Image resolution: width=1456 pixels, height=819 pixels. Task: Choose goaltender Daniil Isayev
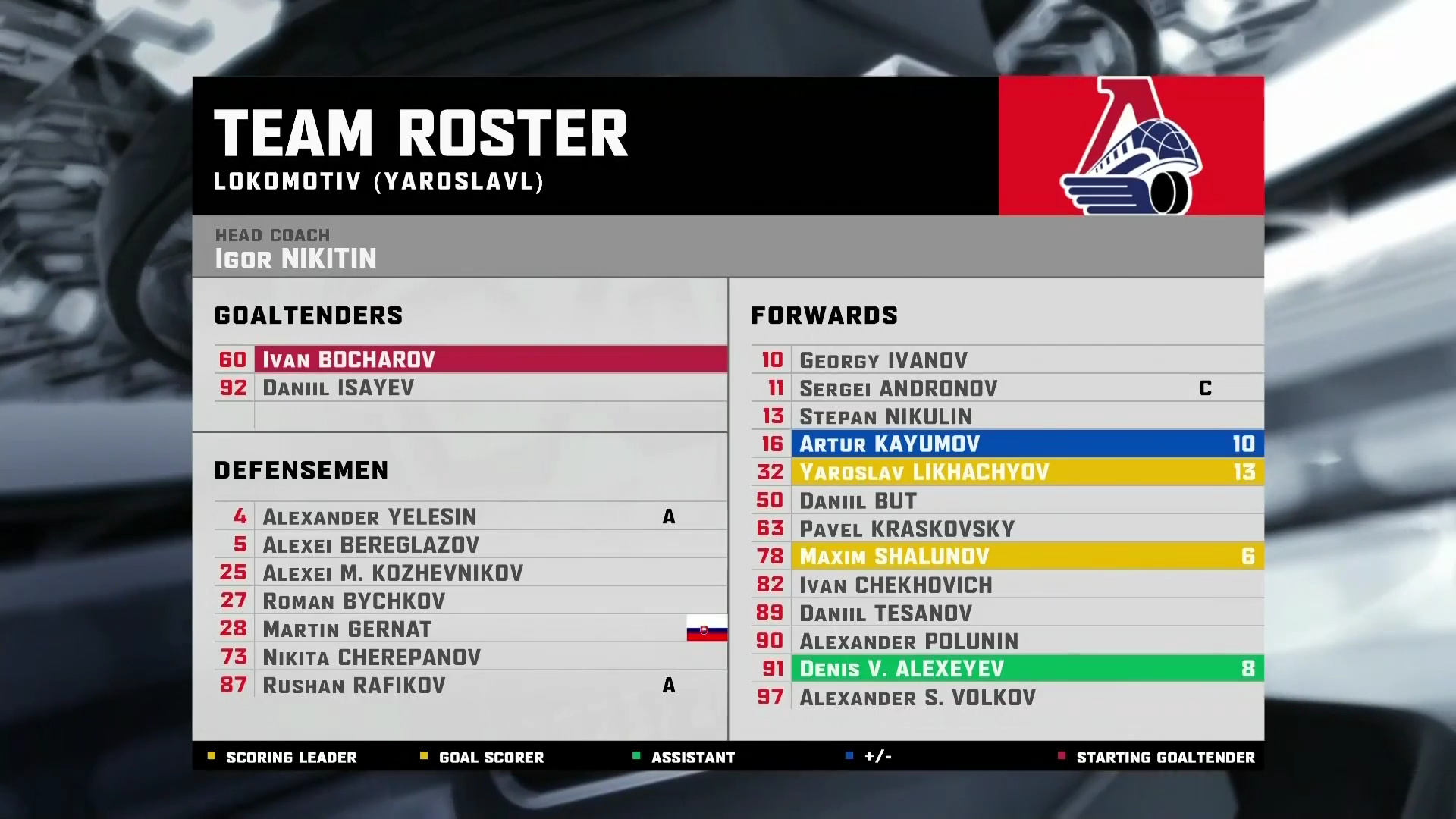pyautogui.click(x=338, y=388)
